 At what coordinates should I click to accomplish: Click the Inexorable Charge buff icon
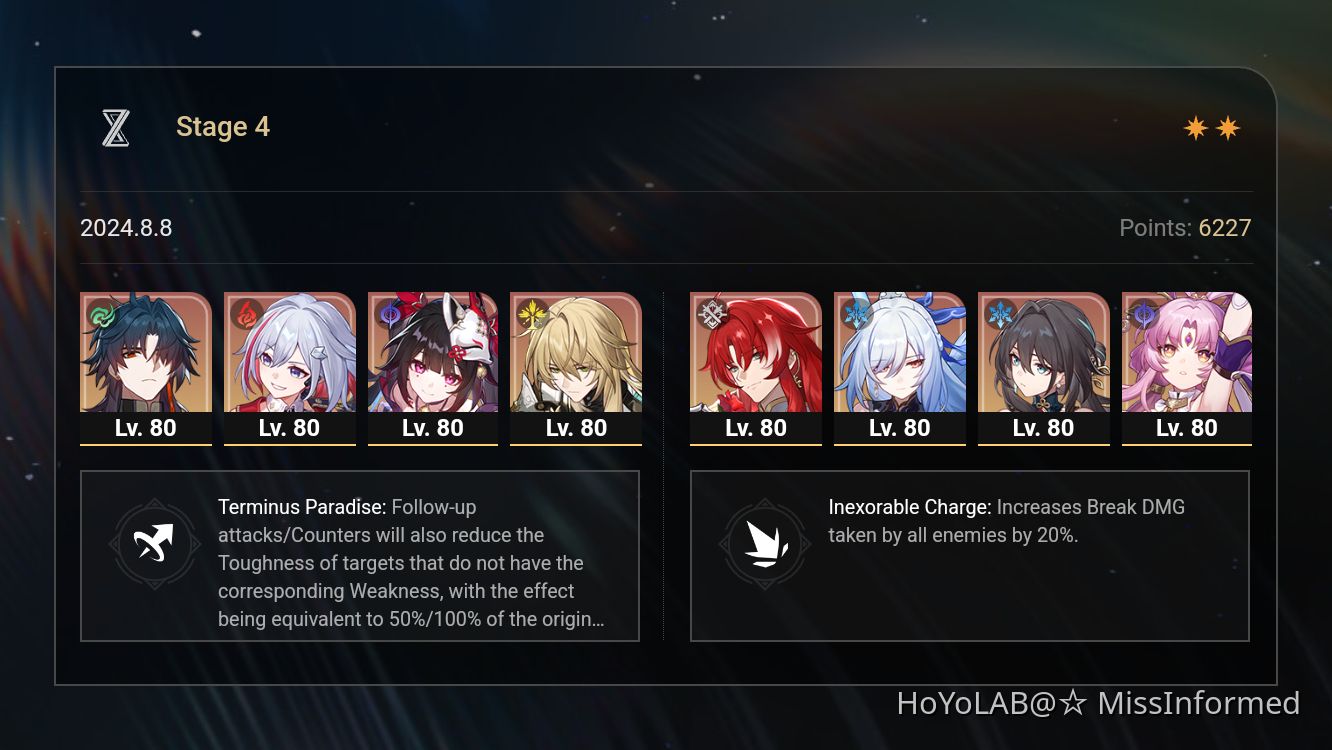point(765,544)
